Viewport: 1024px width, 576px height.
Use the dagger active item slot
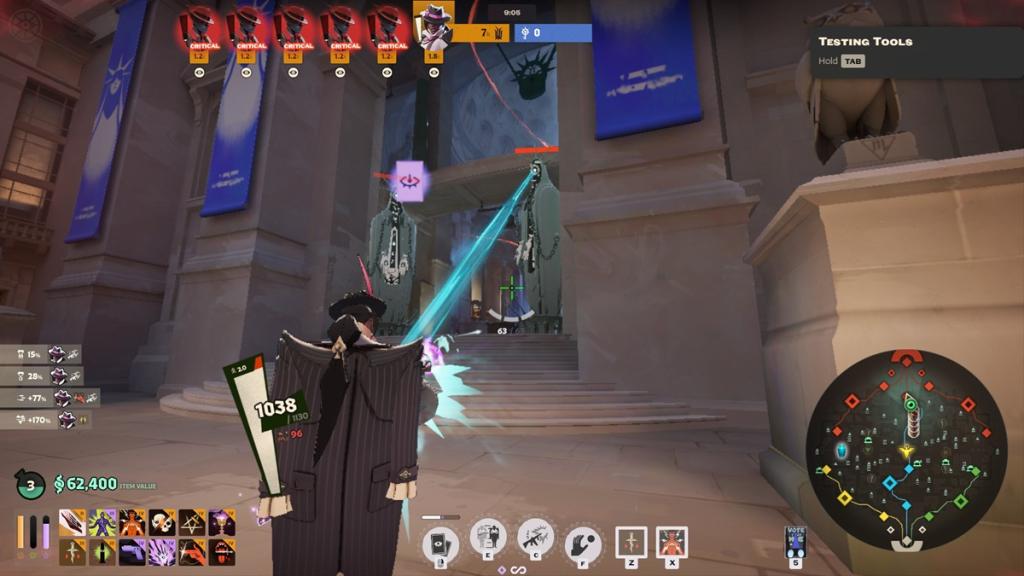631,542
